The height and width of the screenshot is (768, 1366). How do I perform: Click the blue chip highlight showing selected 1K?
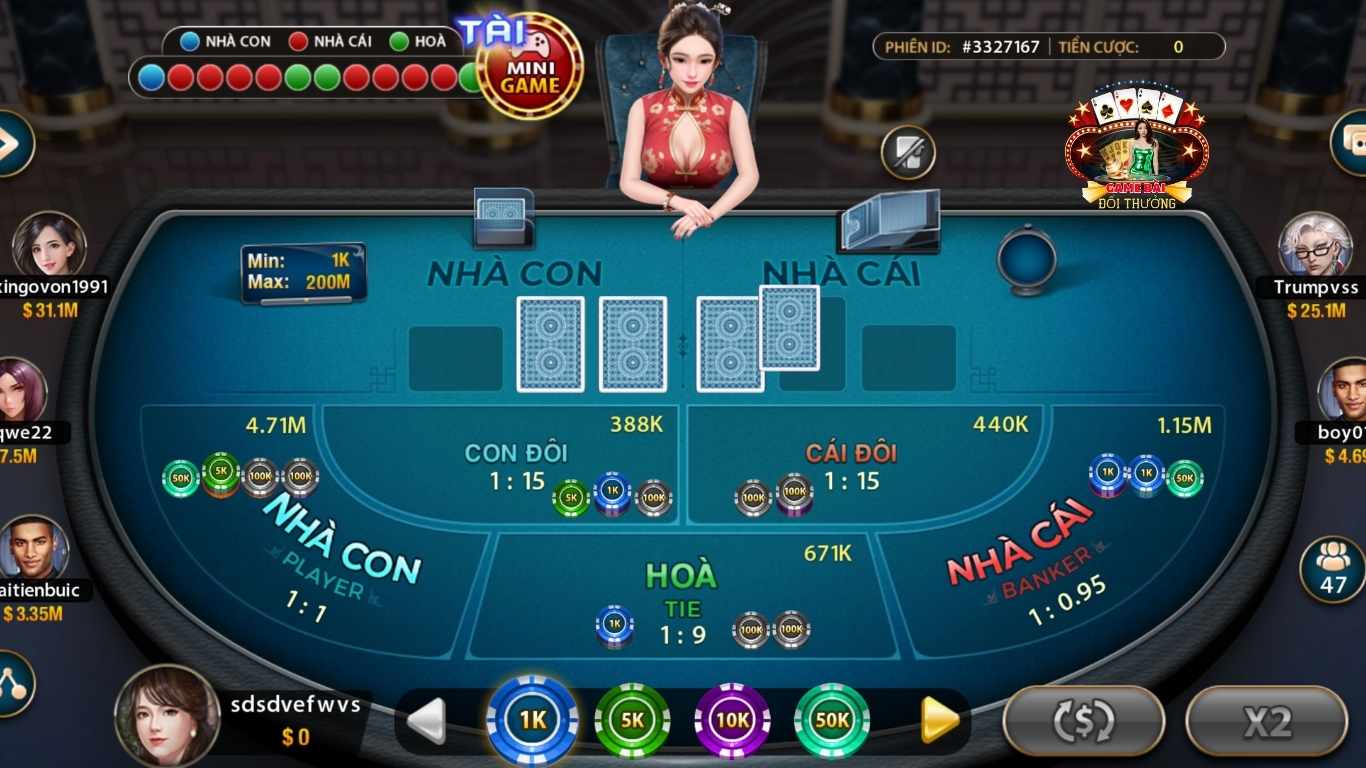pyautogui.click(x=531, y=719)
